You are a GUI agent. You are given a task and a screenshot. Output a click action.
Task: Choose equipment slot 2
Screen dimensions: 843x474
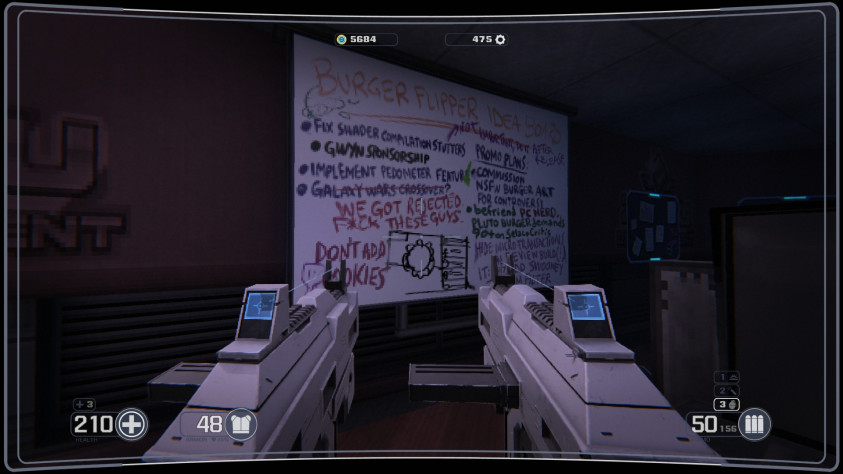point(728,390)
